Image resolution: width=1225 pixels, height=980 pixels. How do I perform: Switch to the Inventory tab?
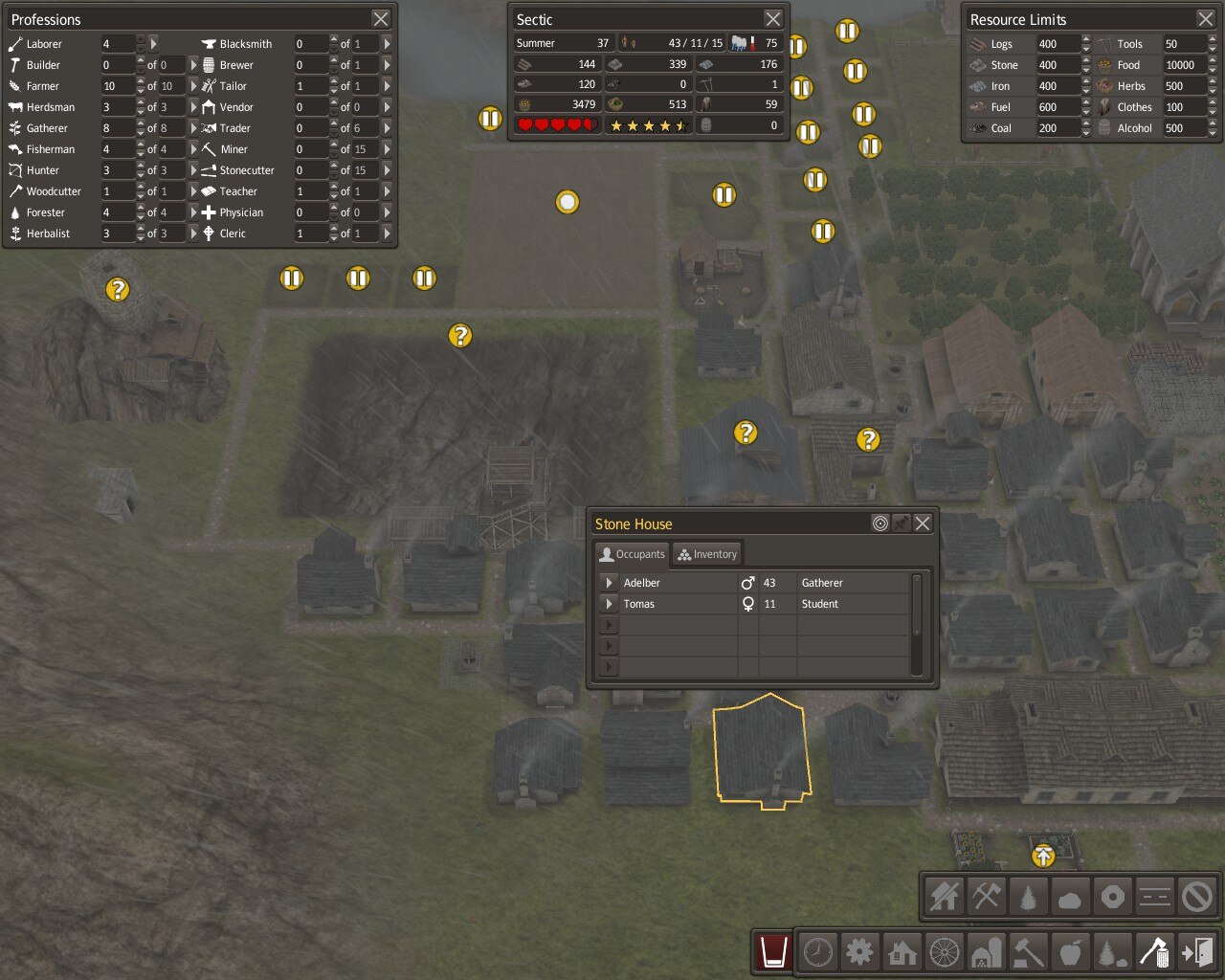[707, 553]
